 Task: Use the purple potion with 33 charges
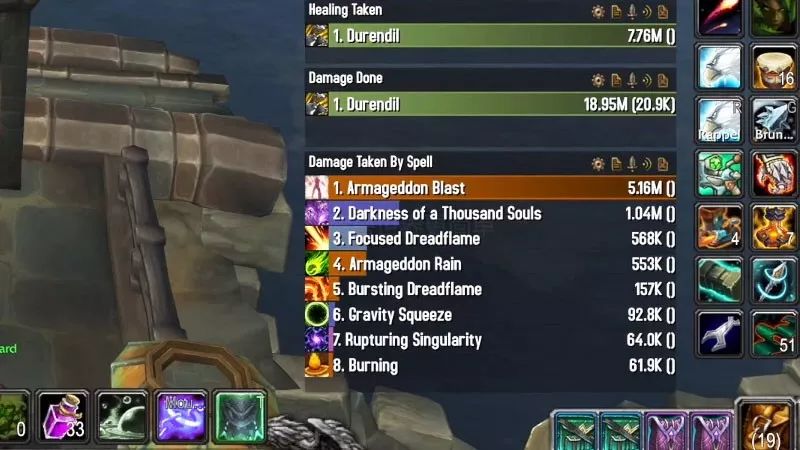tap(62, 417)
